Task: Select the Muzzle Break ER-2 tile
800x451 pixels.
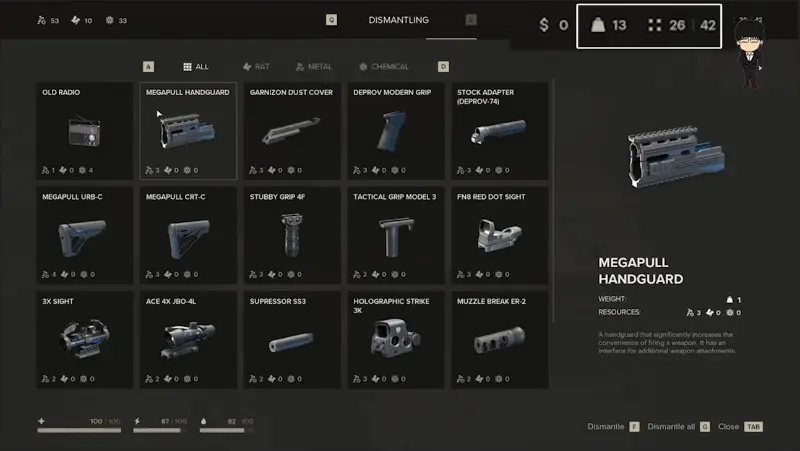Action: (500, 339)
